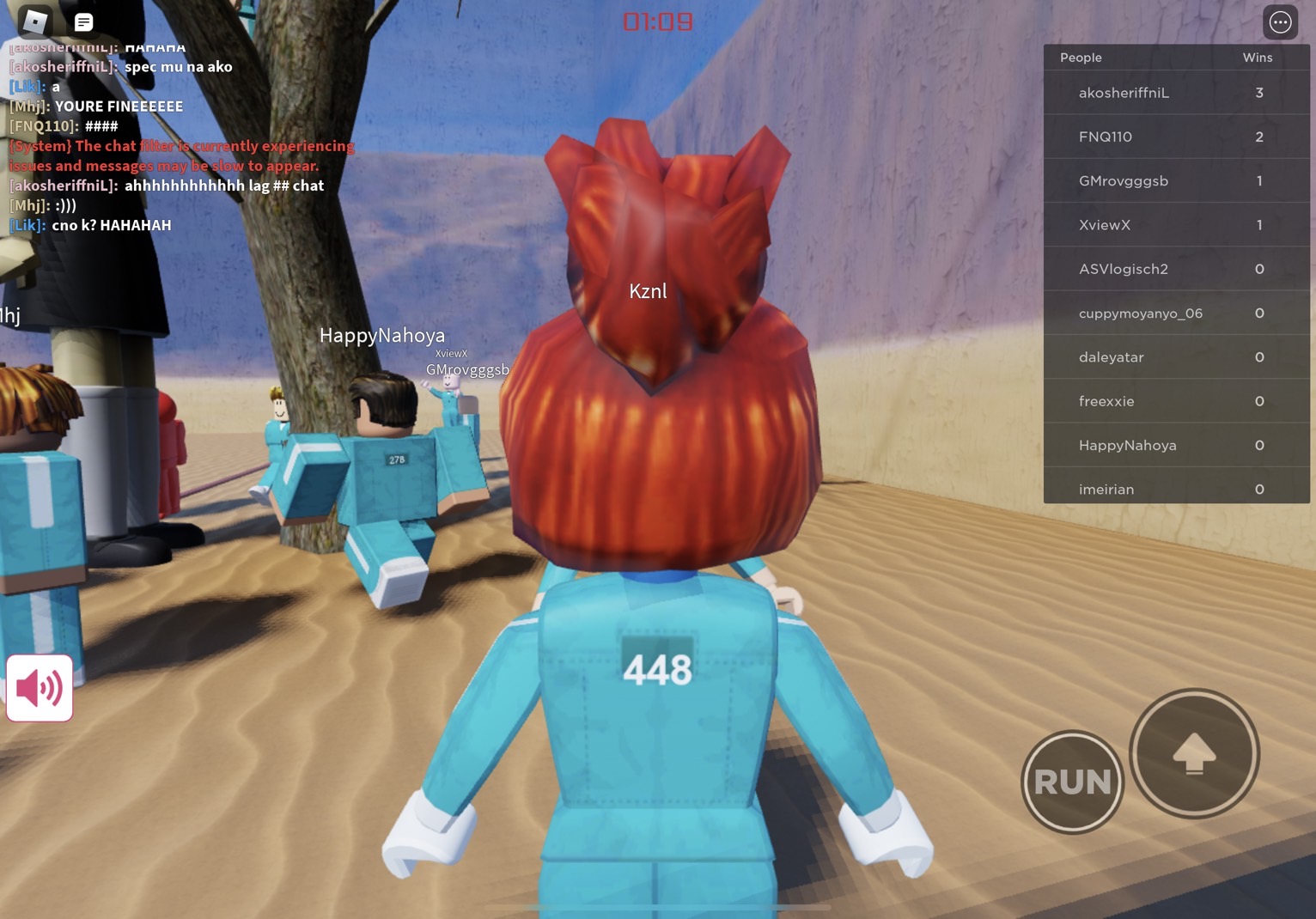Click the Kznl player nametag
Screen dimensions: 1316x919
(x=649, y=290)
